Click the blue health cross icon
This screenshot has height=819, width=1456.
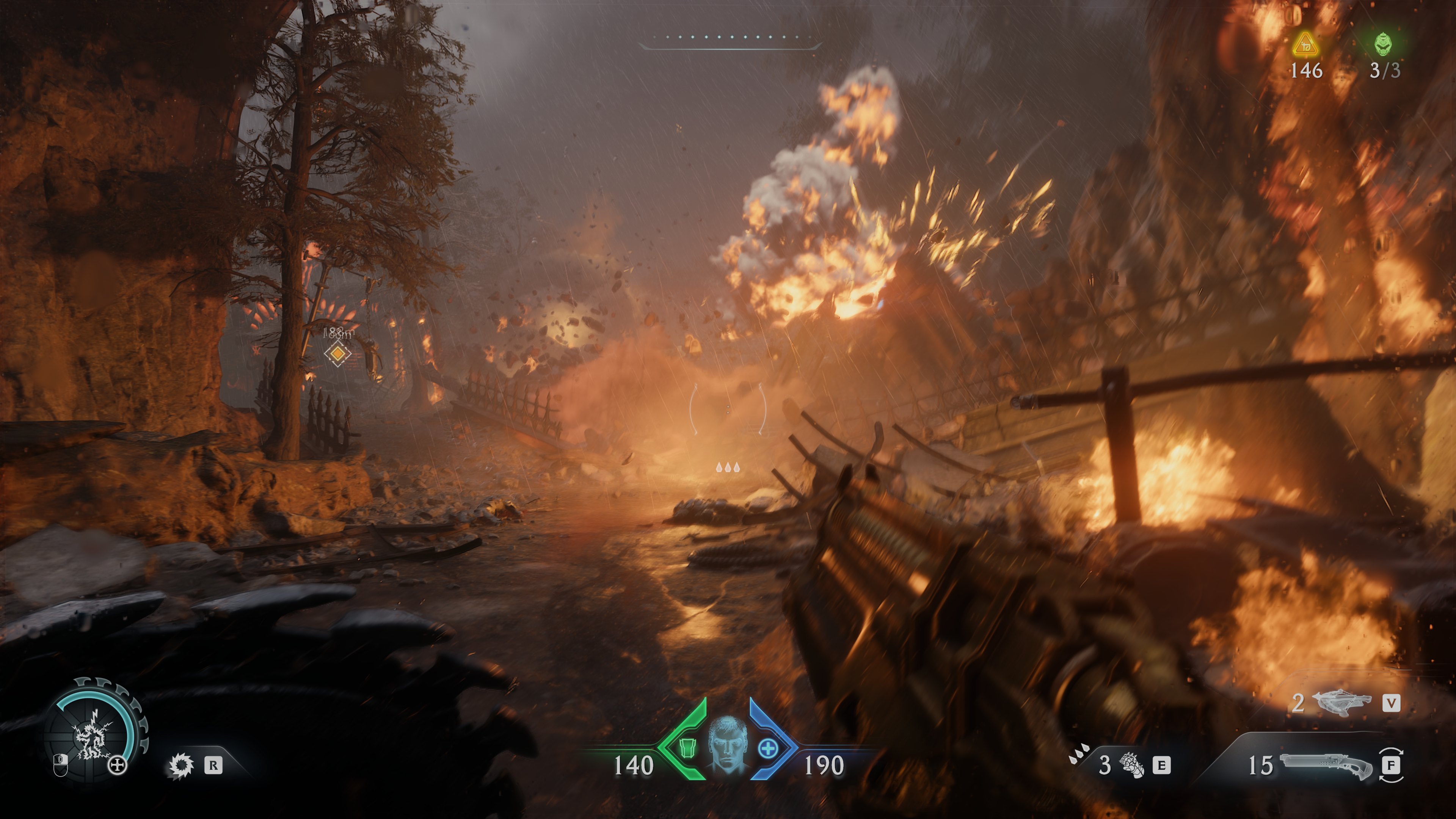767,748
